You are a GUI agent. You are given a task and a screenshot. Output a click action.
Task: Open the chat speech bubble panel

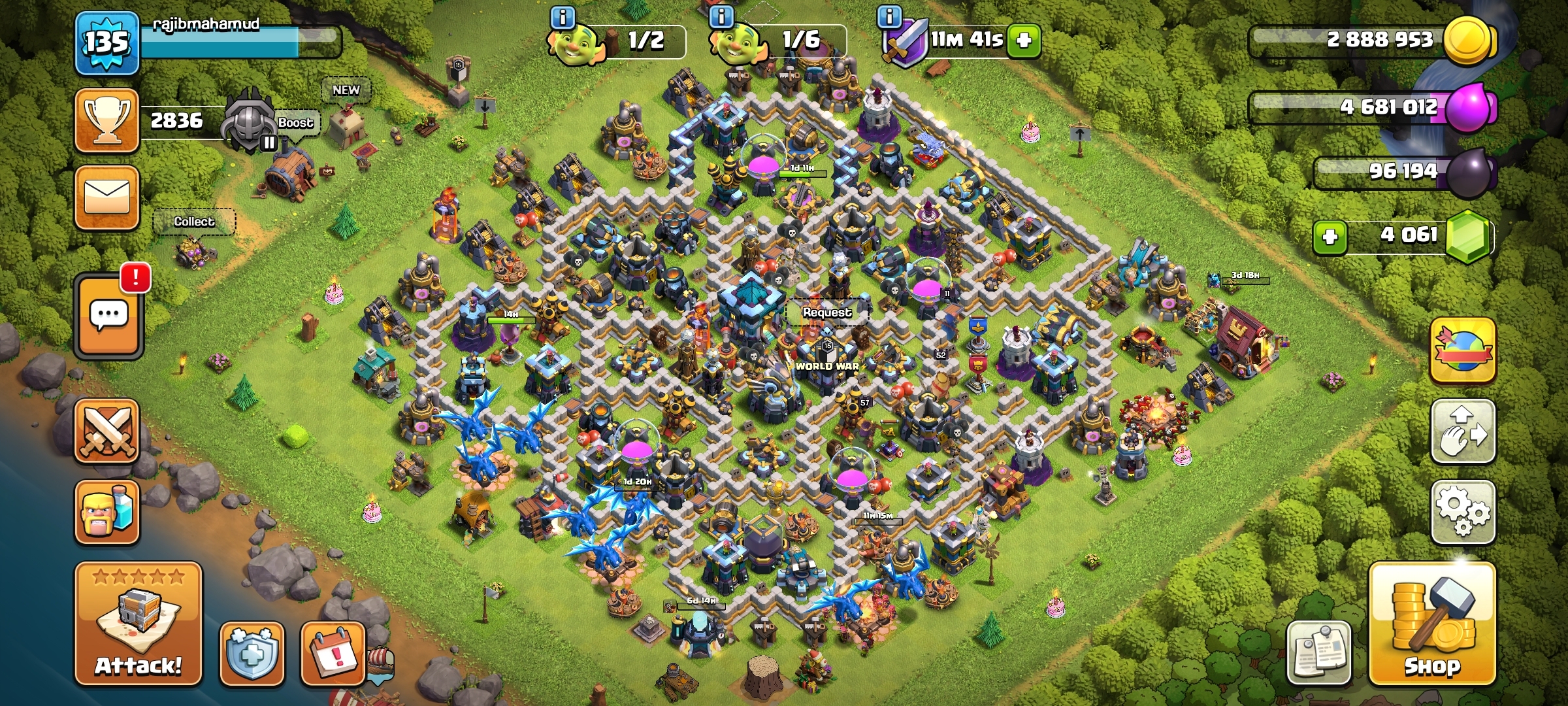[x=108, y=317]
